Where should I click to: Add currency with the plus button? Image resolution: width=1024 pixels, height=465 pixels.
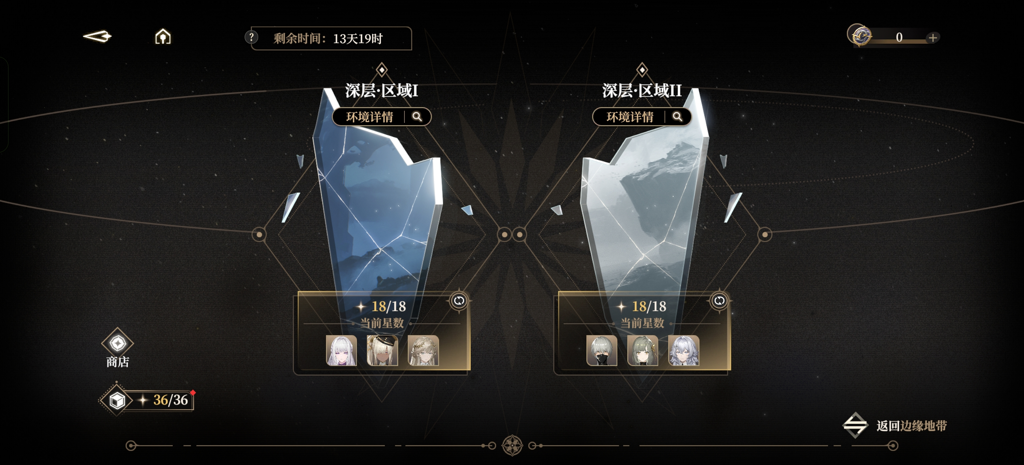coord(933,38)
